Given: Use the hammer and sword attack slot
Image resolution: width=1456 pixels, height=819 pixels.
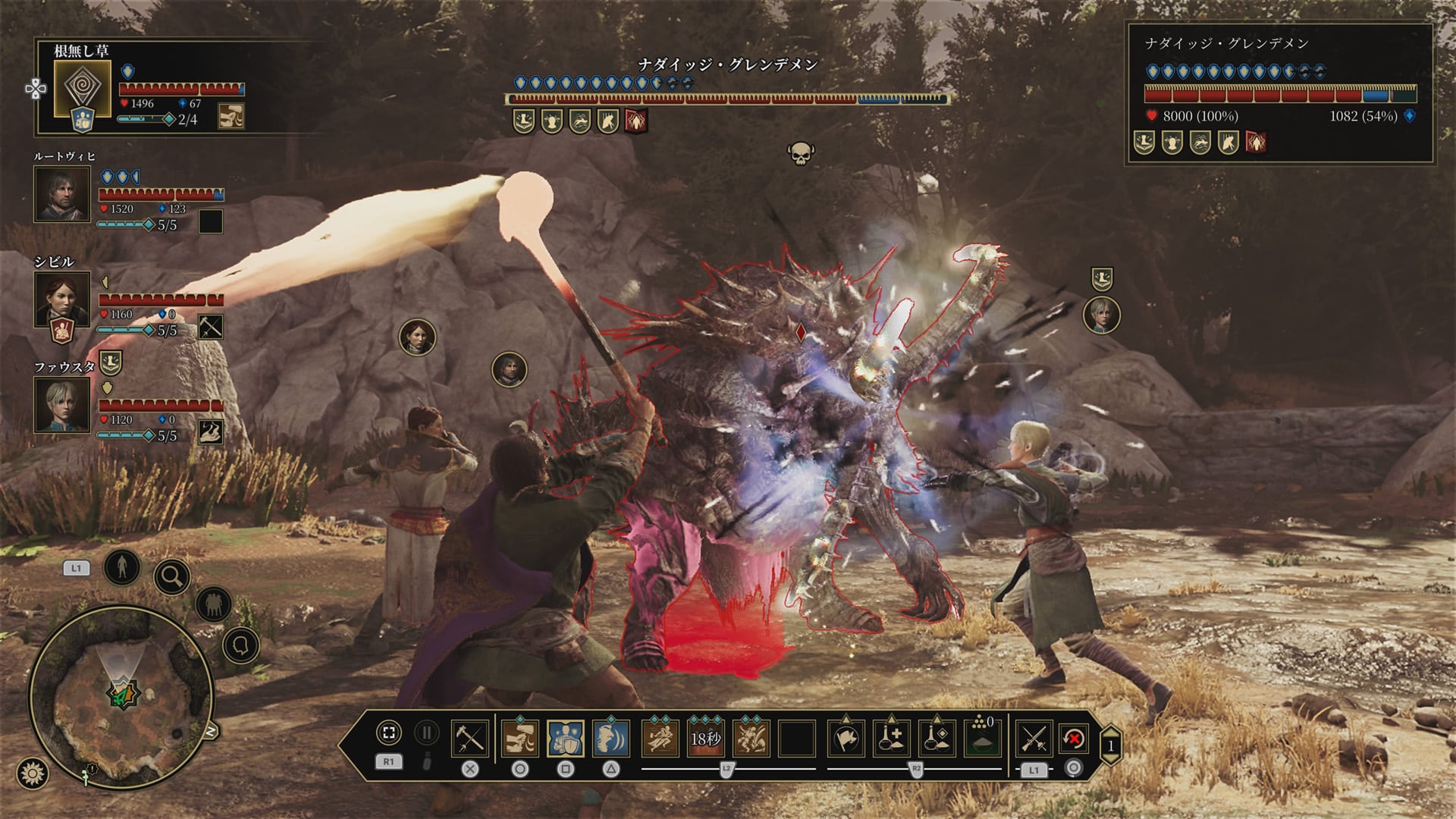Looking at the screenshot, I should pos(469,738).
